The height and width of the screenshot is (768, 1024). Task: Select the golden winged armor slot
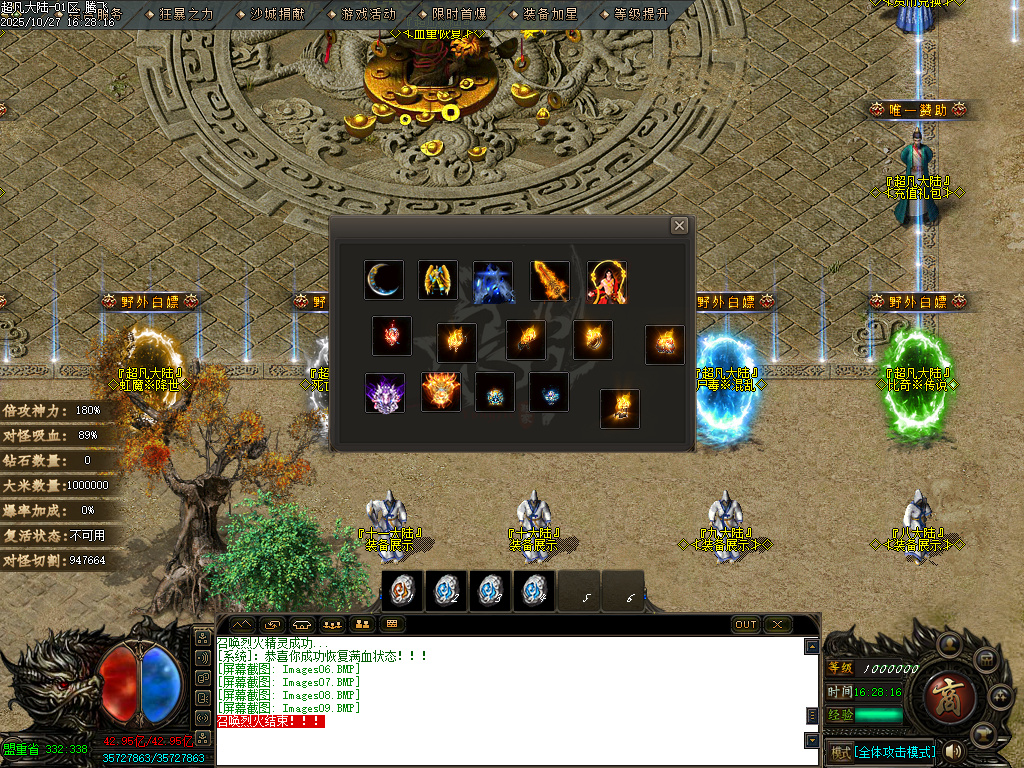438,280
